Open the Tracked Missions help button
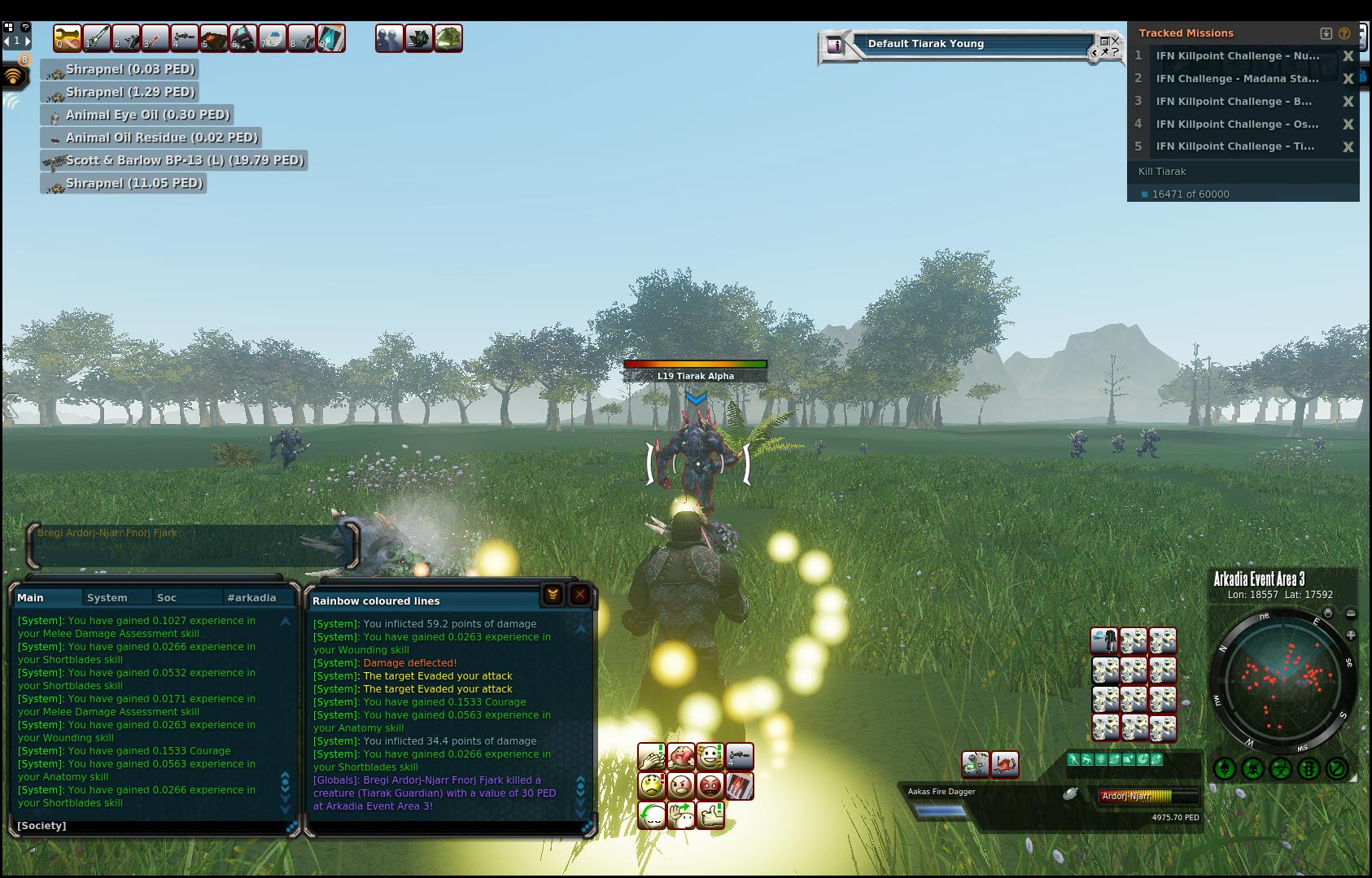Viewport: 1372px width, 878px height. pos(1344,33)
